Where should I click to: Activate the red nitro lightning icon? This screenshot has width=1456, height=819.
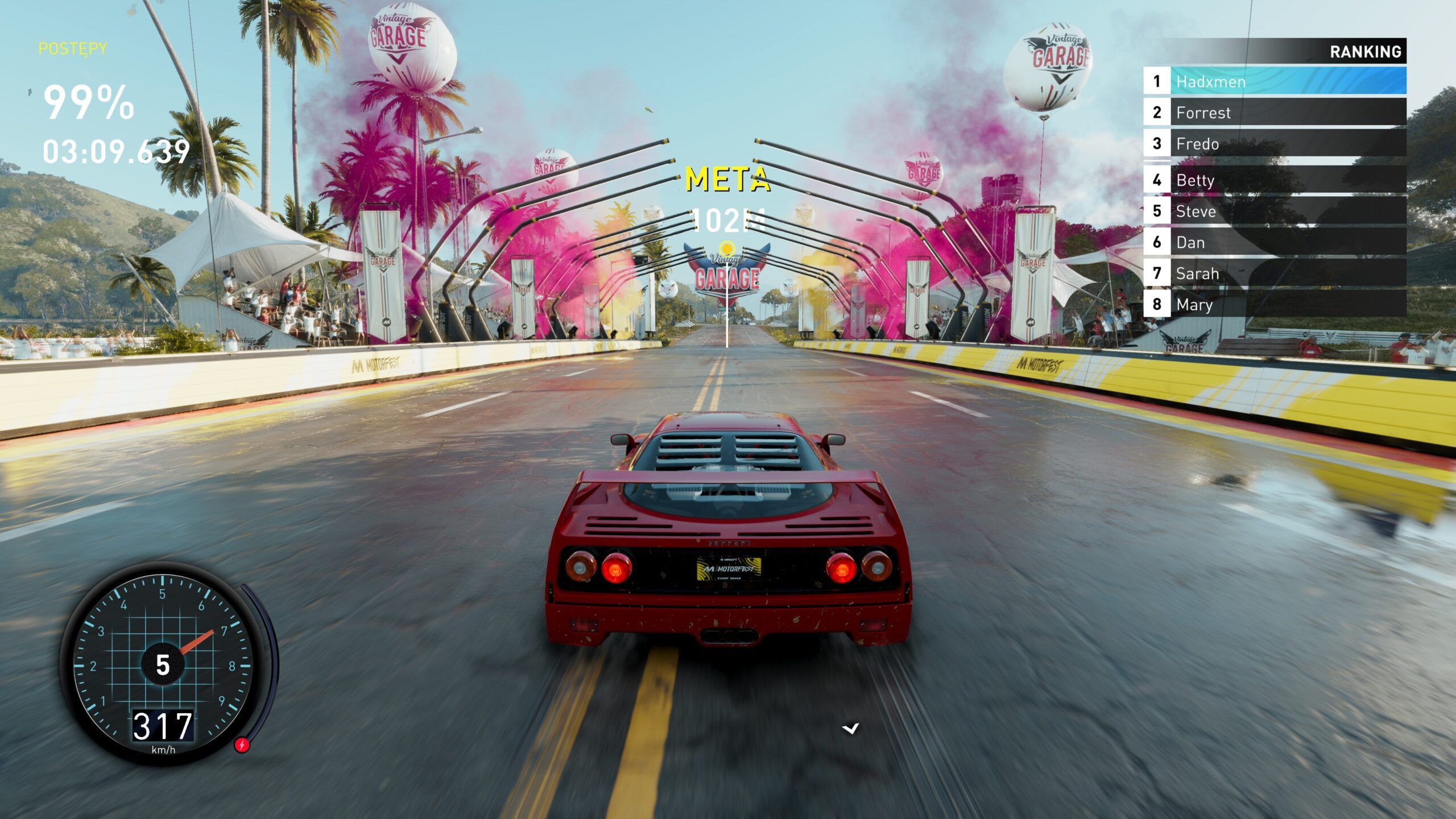coord(242,744)
